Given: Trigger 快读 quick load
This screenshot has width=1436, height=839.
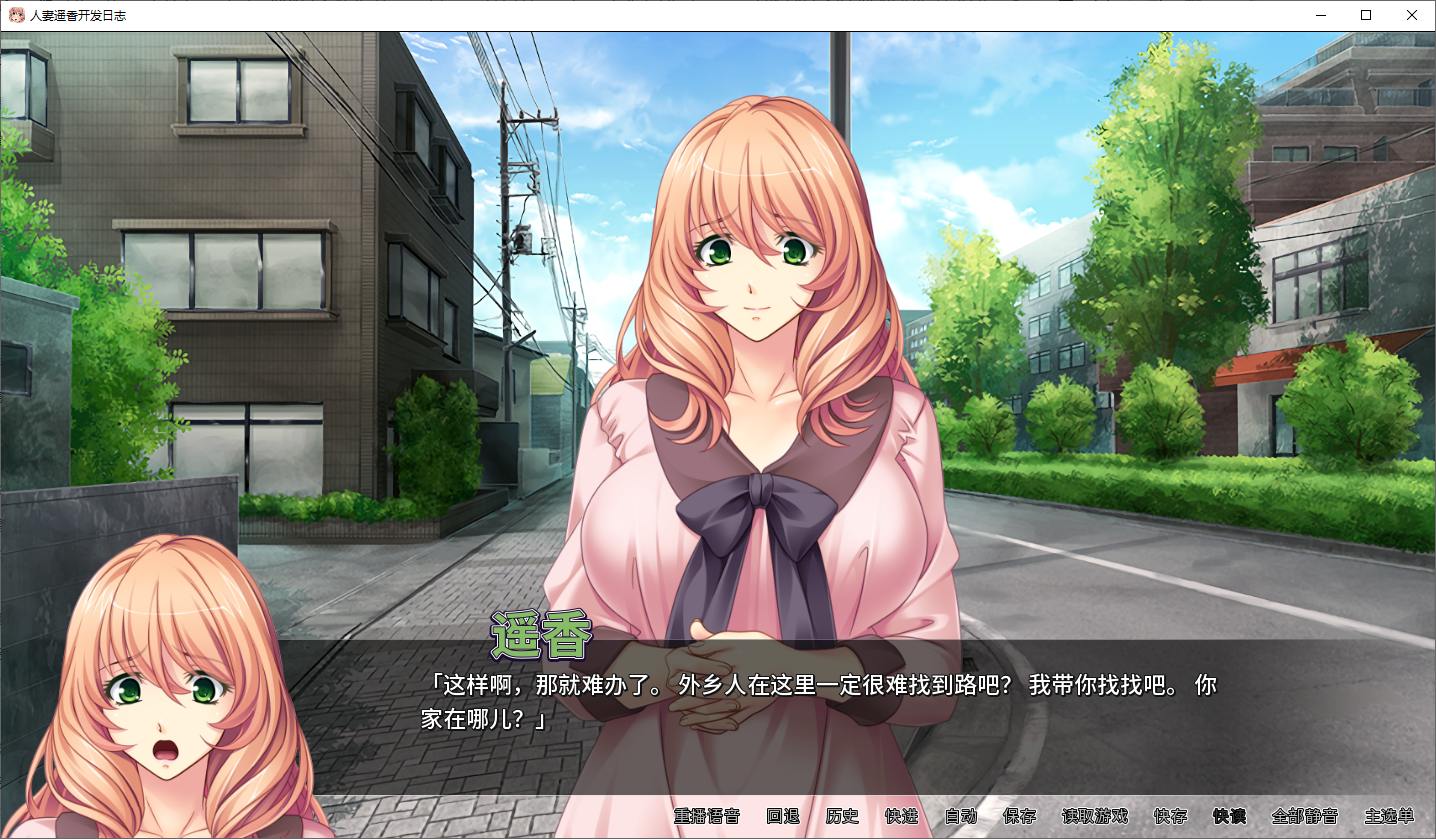Looking at the screenshot, I should 1228,816.
